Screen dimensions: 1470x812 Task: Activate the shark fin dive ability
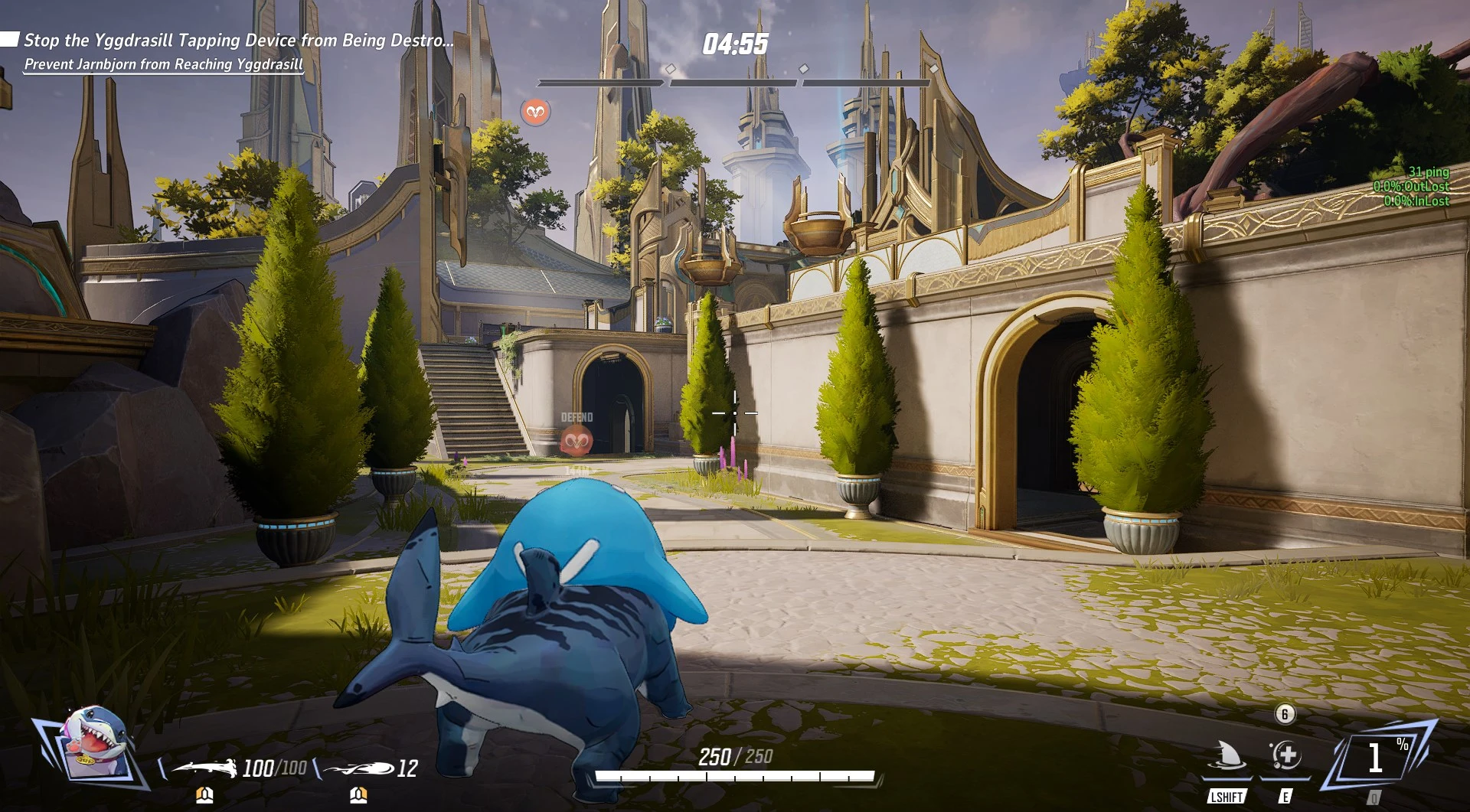point(1227,756)
